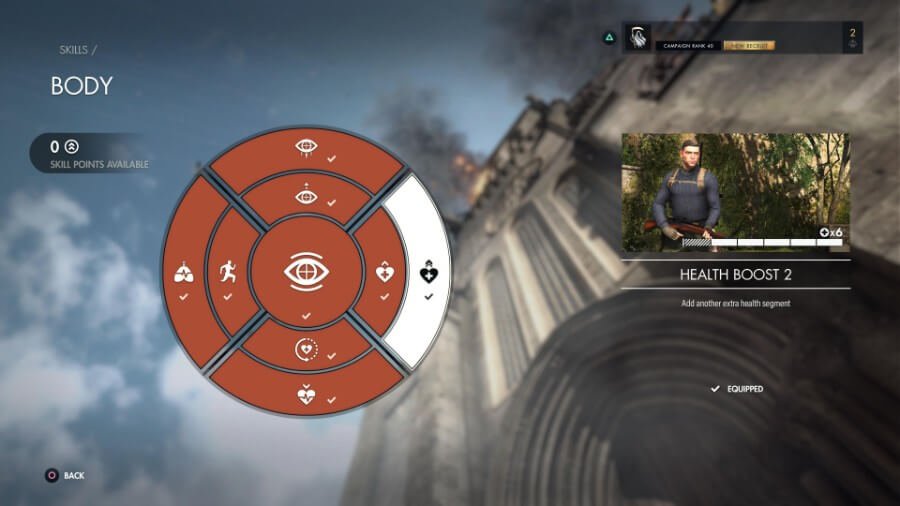Viewport: 900px width, 506px height.
Task: Select the heartbeat skill on the bottom ring
Action: coord(306,393)
